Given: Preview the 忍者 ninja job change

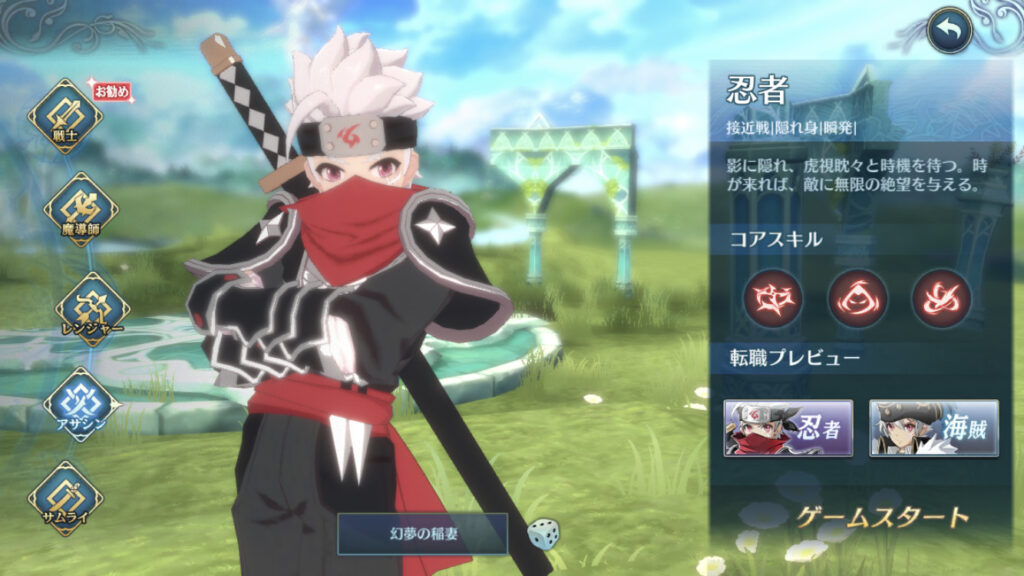Looking at the screenshot, I should (788, 428).
